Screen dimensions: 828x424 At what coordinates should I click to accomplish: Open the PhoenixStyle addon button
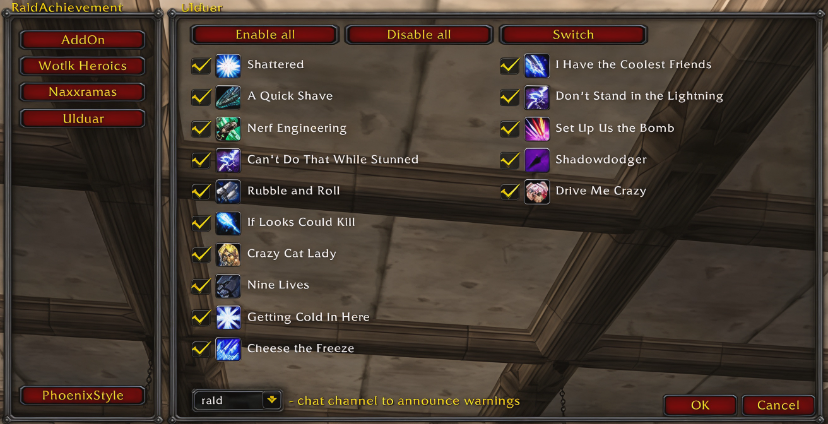(82, 395)
